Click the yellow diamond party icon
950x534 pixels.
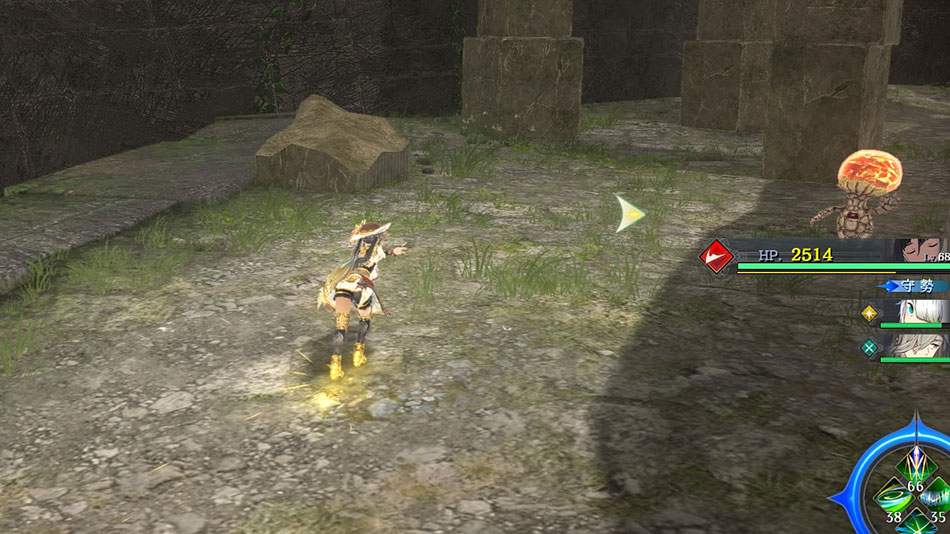tap(869, 313)
